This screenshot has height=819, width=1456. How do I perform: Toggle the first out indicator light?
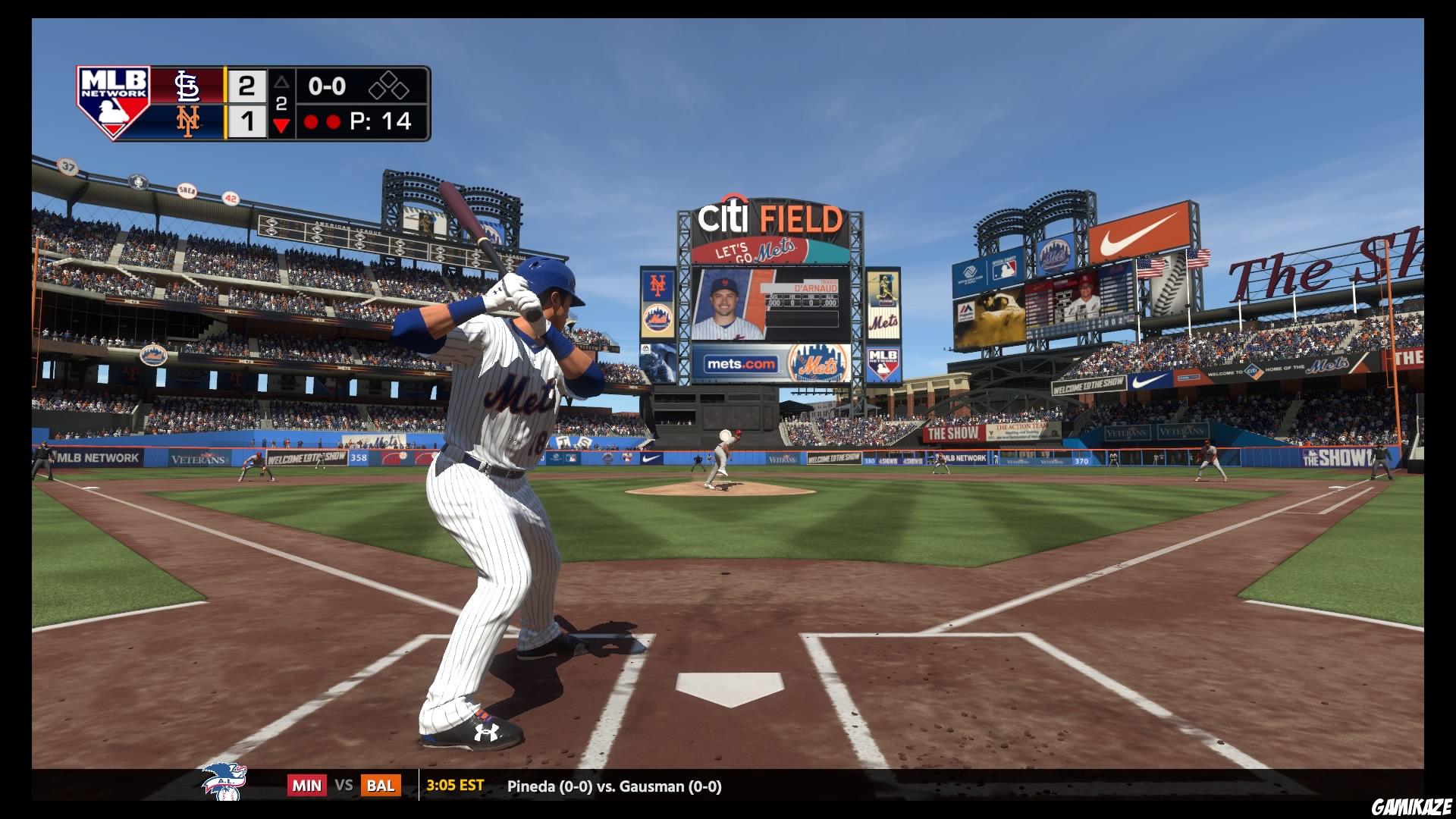(312, 120)
